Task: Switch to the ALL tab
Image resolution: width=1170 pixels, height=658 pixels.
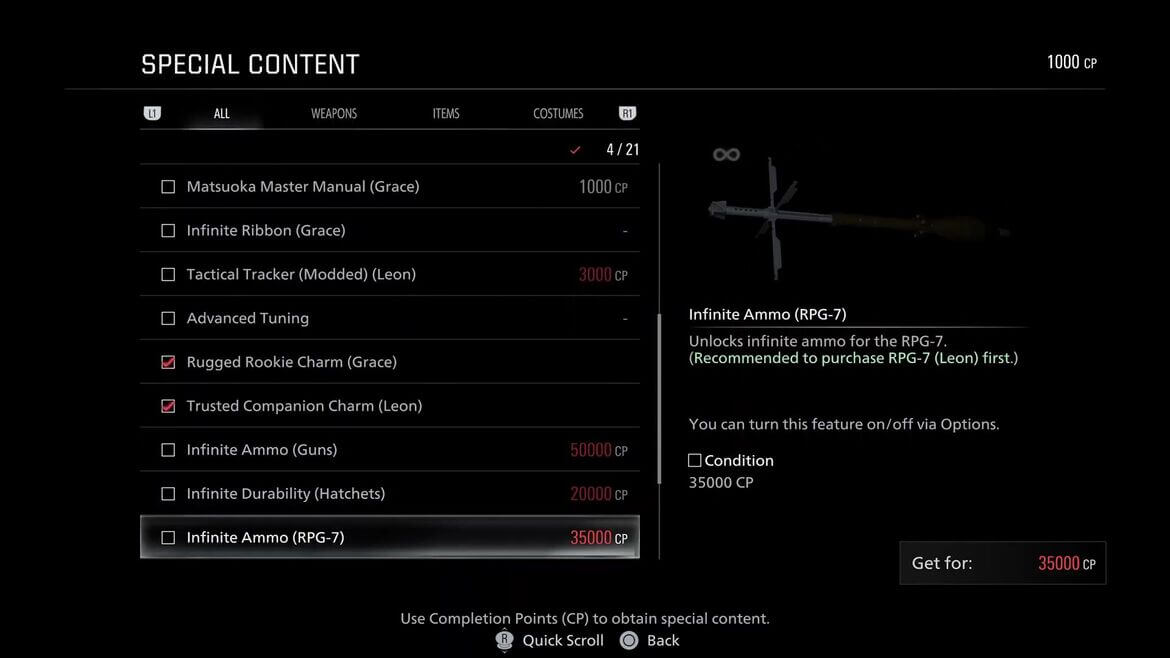Action: [222, 114]
